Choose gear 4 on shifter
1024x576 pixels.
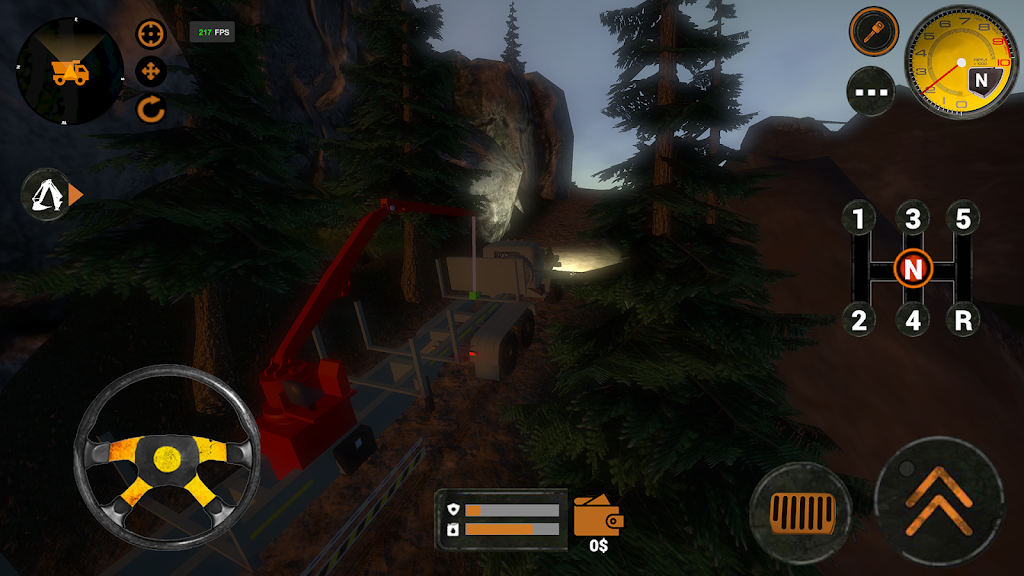(x=911, y=321)
